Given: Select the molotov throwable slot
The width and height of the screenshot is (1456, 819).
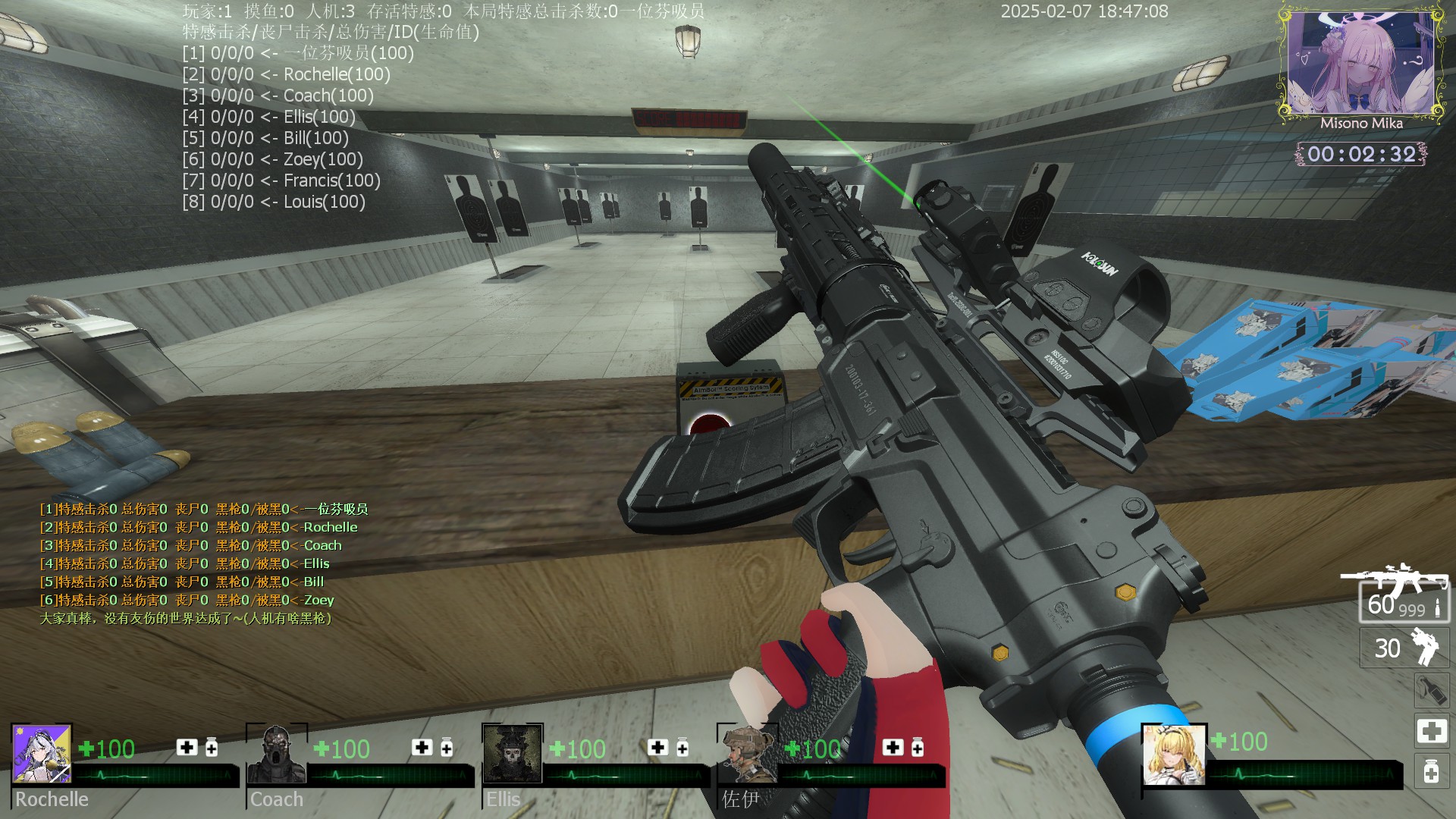Looking at the screenshot, I should click(x=1431, y=690).
